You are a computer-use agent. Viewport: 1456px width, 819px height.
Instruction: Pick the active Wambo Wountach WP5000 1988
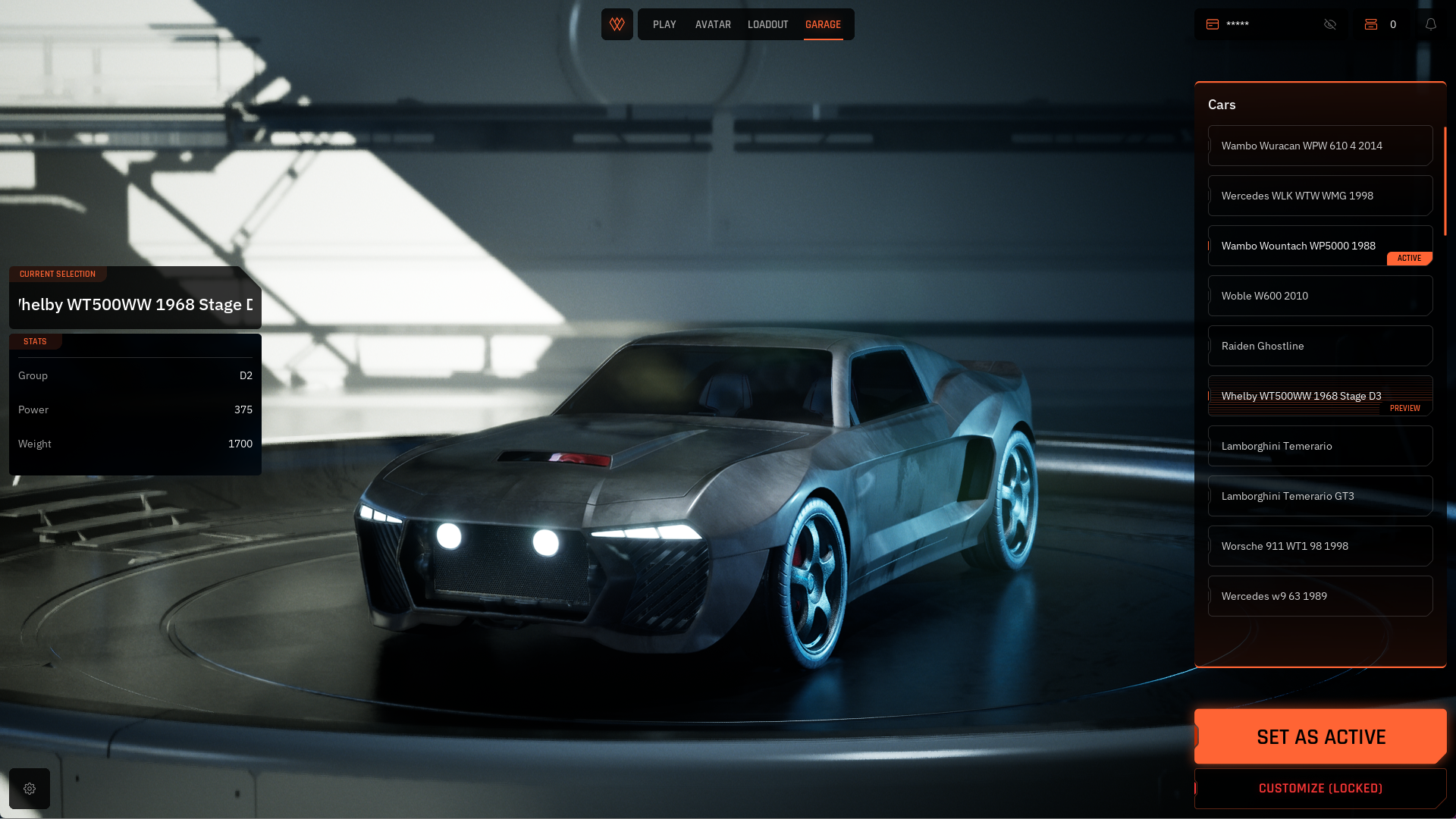point(1319,246)
